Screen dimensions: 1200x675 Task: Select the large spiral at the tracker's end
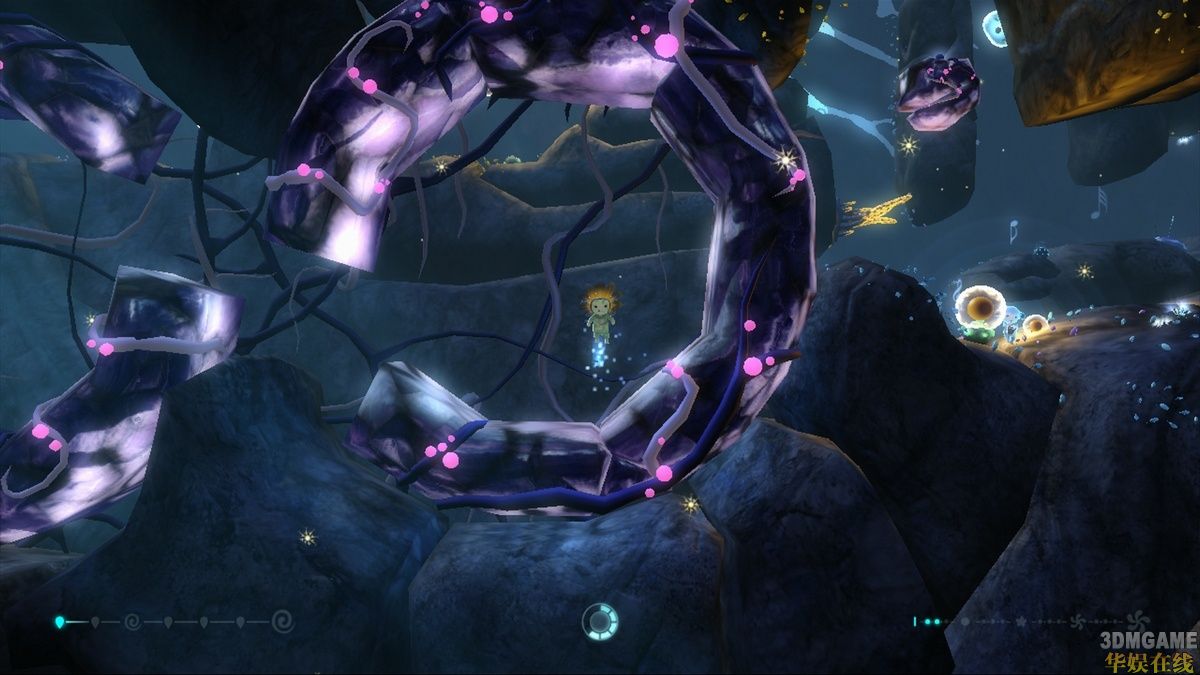[x=283, y=622]
